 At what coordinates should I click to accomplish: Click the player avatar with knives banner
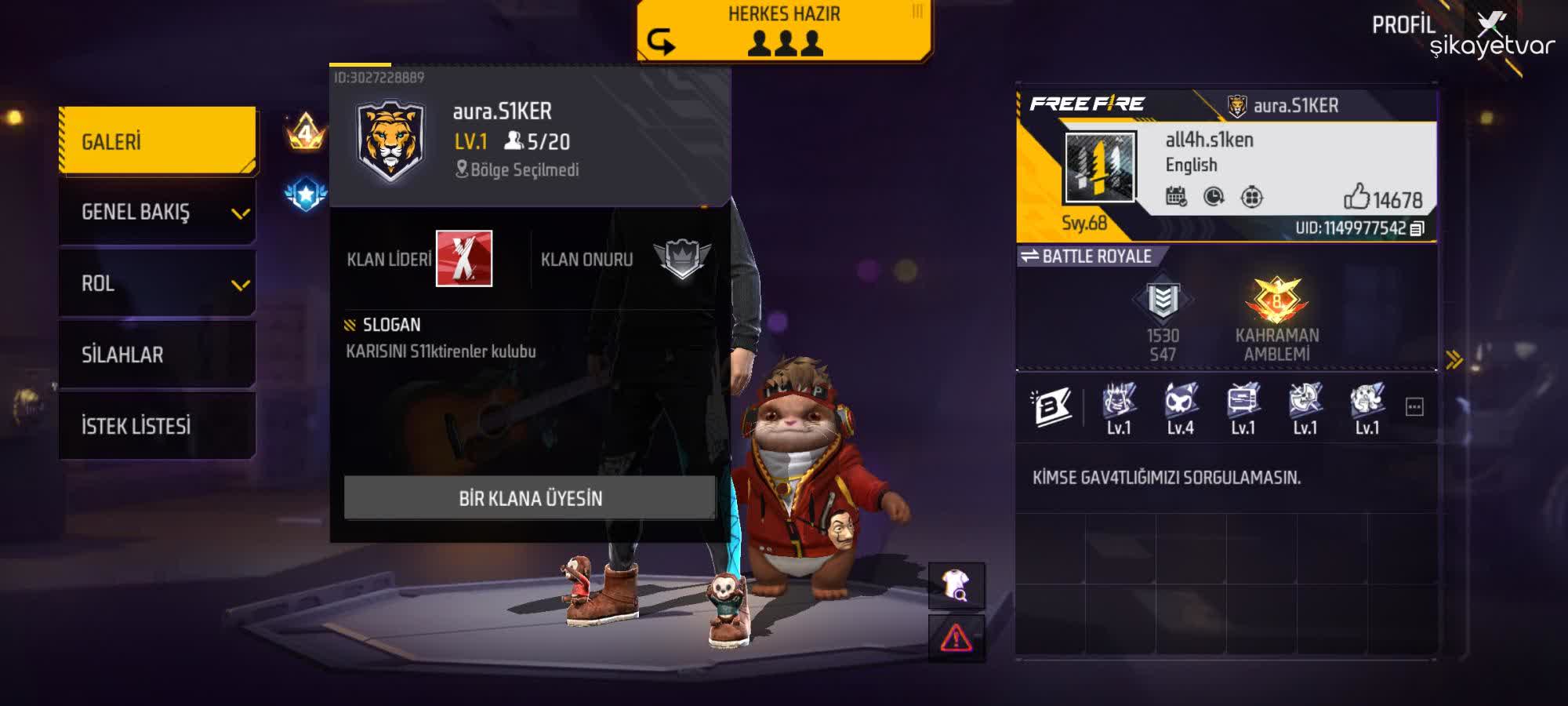[1100, 167]
